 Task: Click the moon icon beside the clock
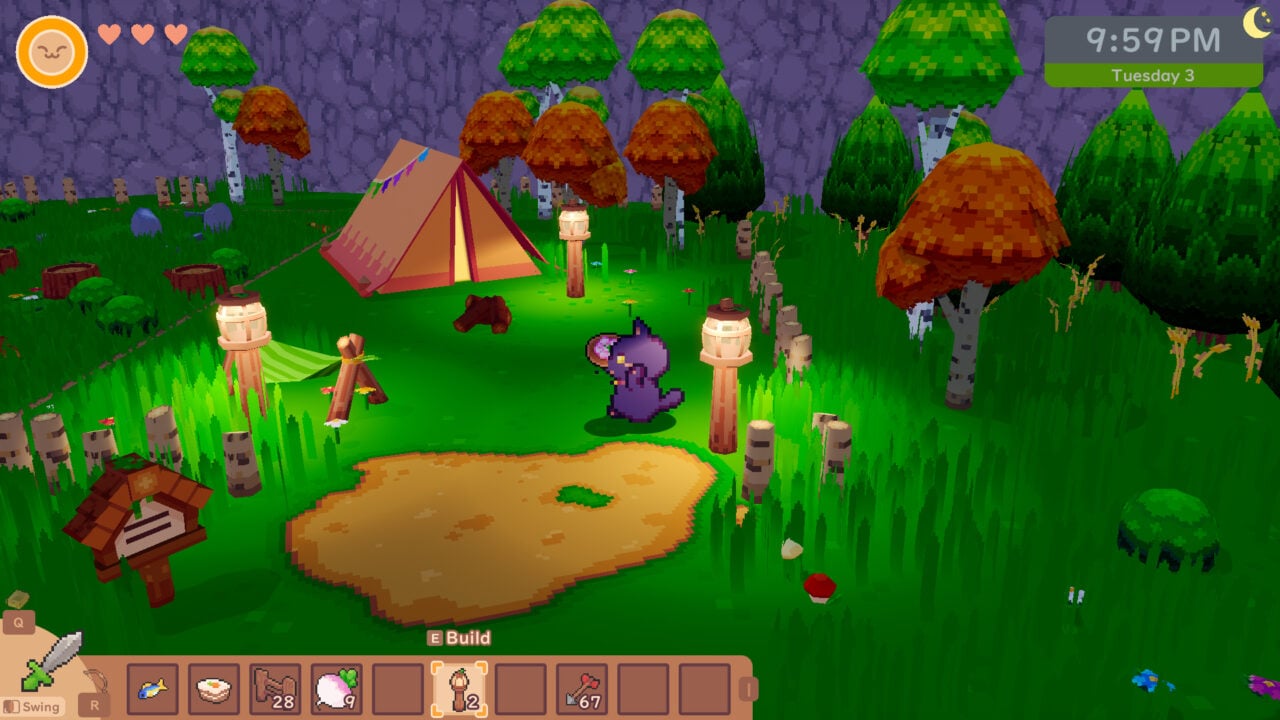(1256, 22)
